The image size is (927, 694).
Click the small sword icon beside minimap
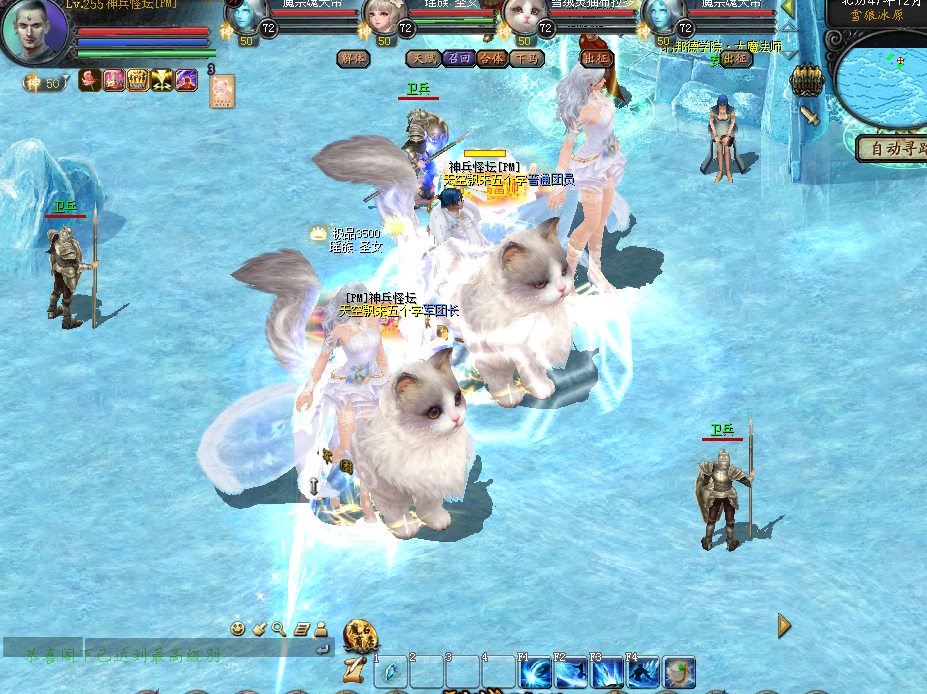click(811, 117)
